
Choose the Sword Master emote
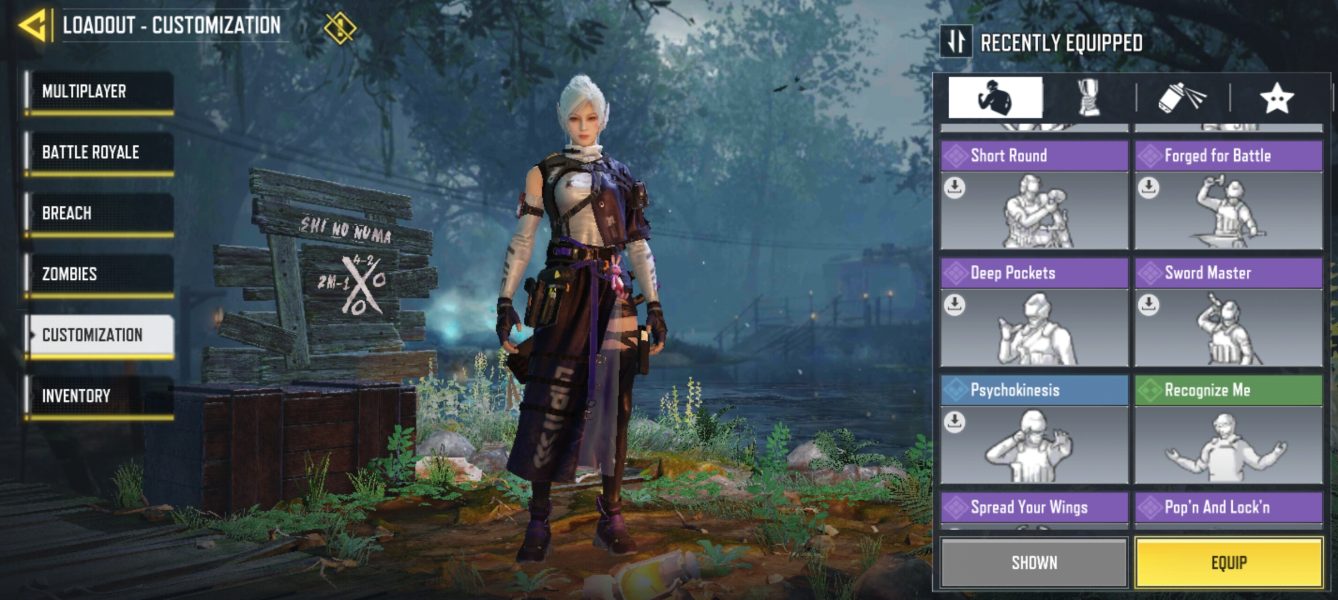pos(1228,313)
